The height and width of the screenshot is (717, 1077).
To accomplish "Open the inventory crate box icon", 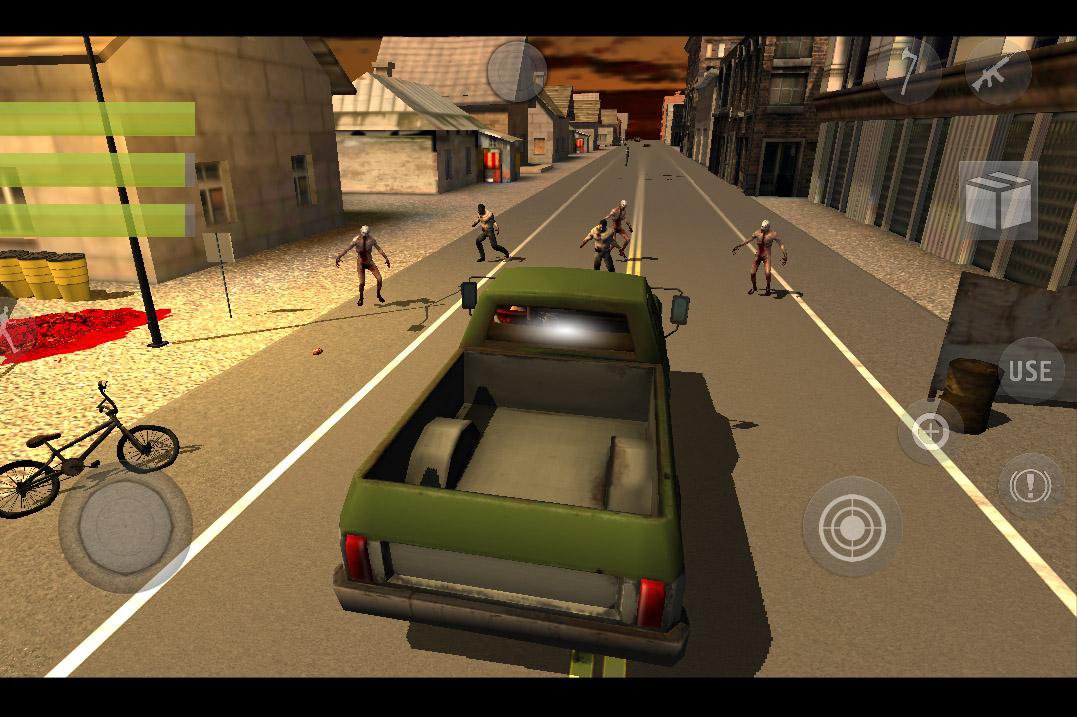I will pyautogui.click(x=997, y=200).
